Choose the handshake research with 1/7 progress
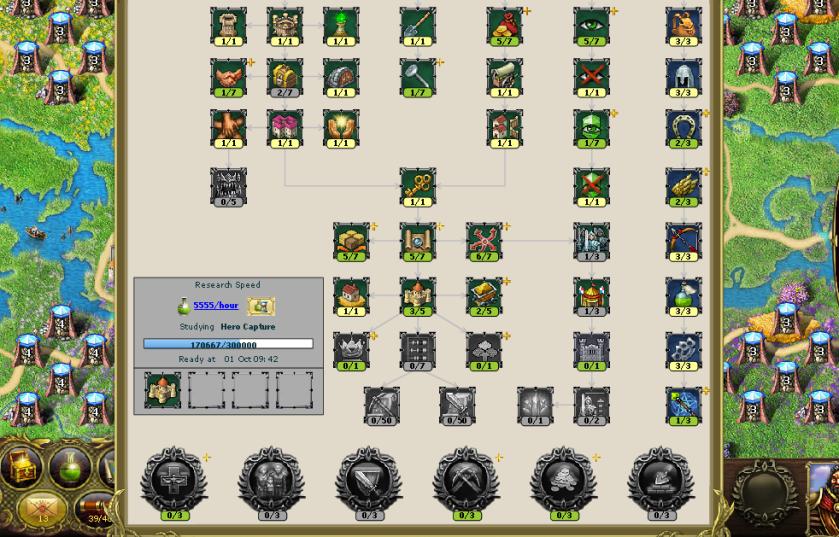Image resolution: width=839 pixels, height=537 pixels. 228,75
